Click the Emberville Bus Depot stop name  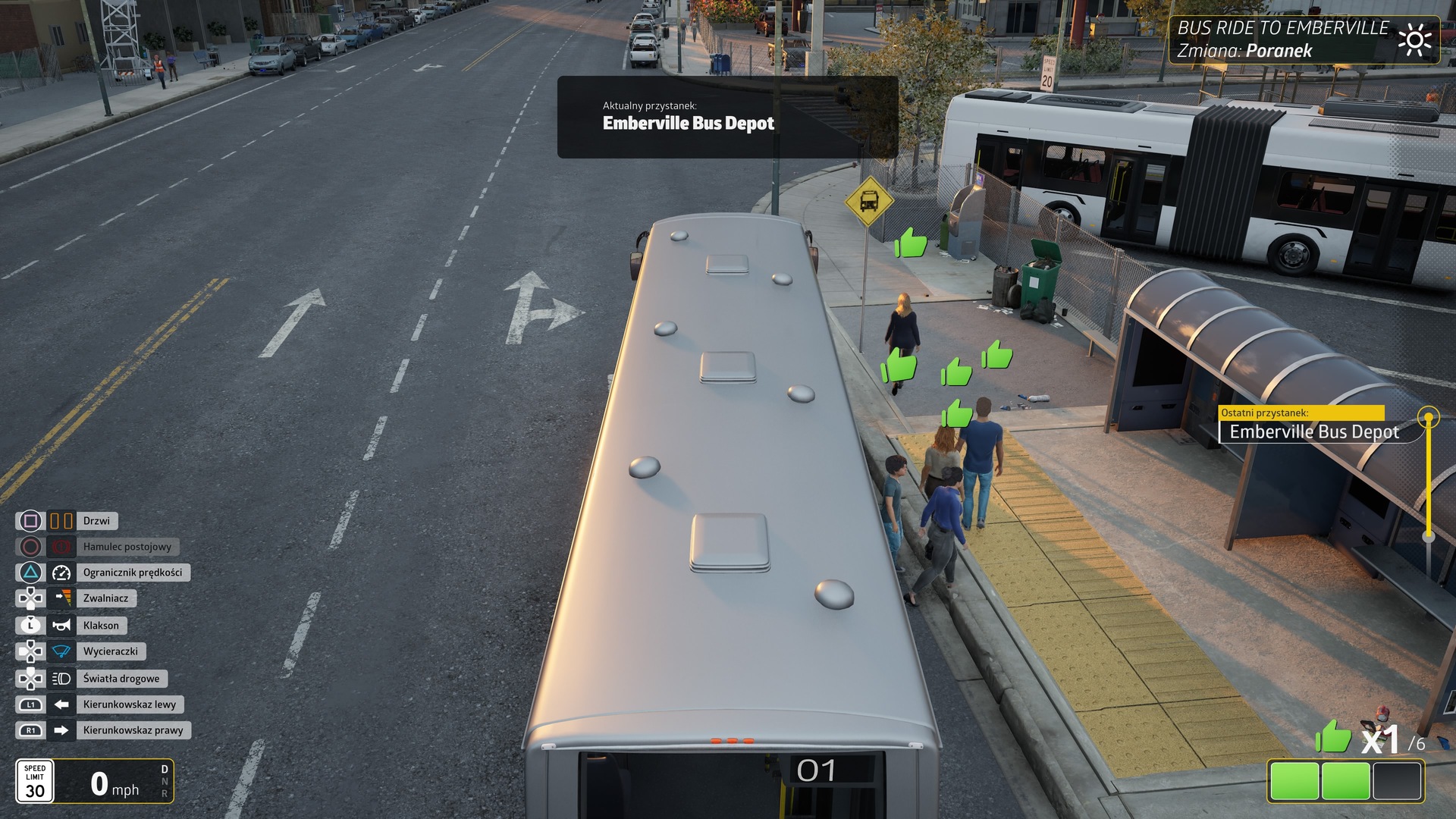point(688,123)
